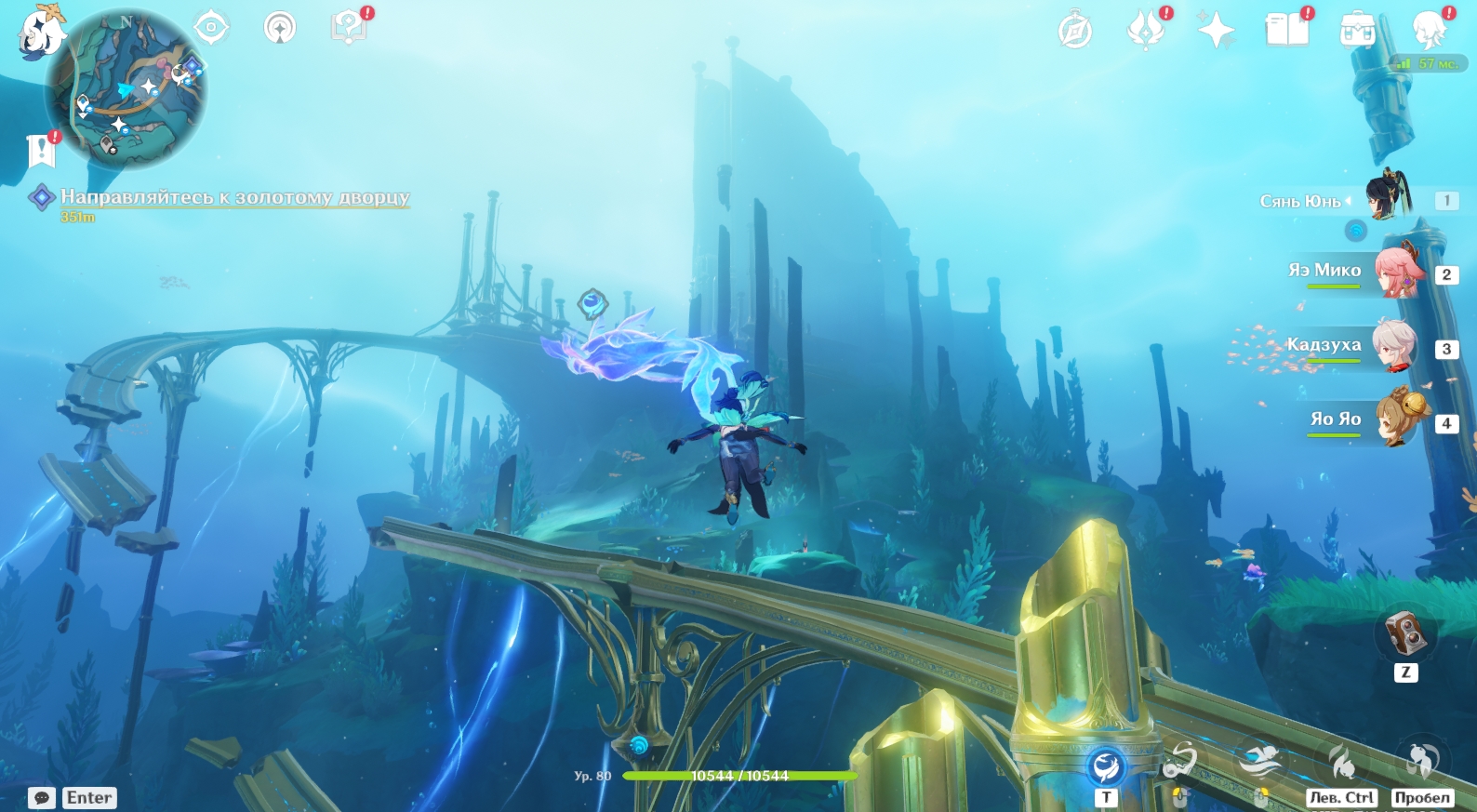The image size is (1477, 812).
Task: Use the Kamera gadget
Action: (1405, 633)
